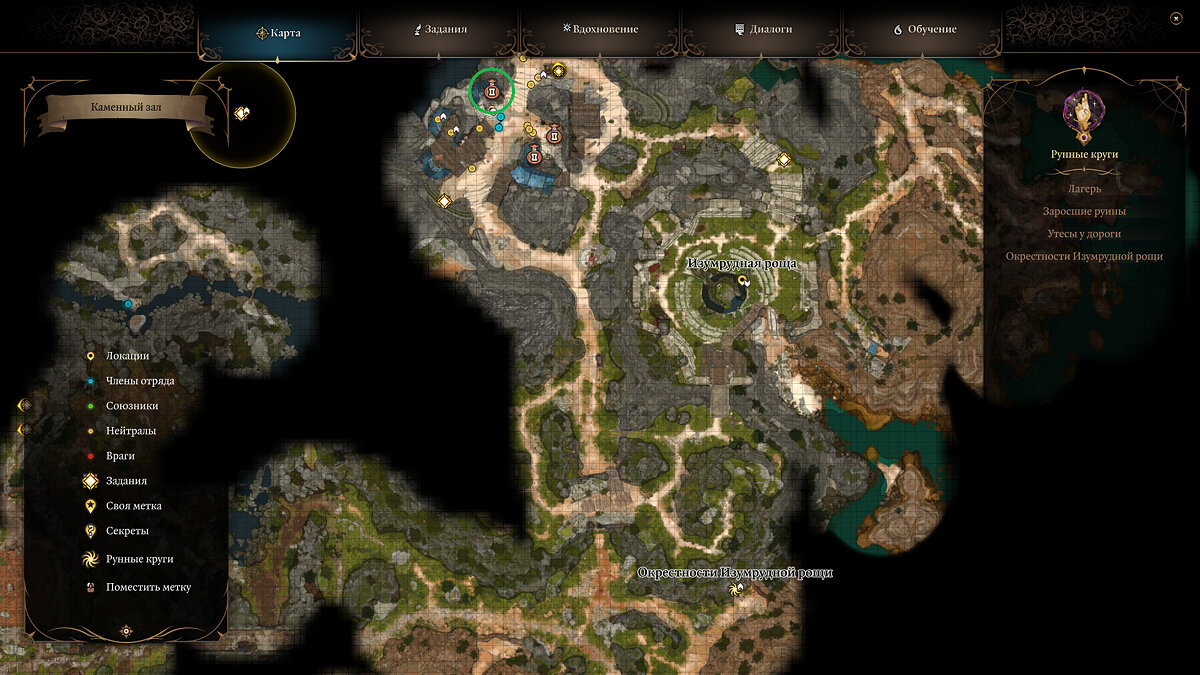Travel to Лагерь rune circle entry
The image size is (1200, 675).
point(1083,188)
